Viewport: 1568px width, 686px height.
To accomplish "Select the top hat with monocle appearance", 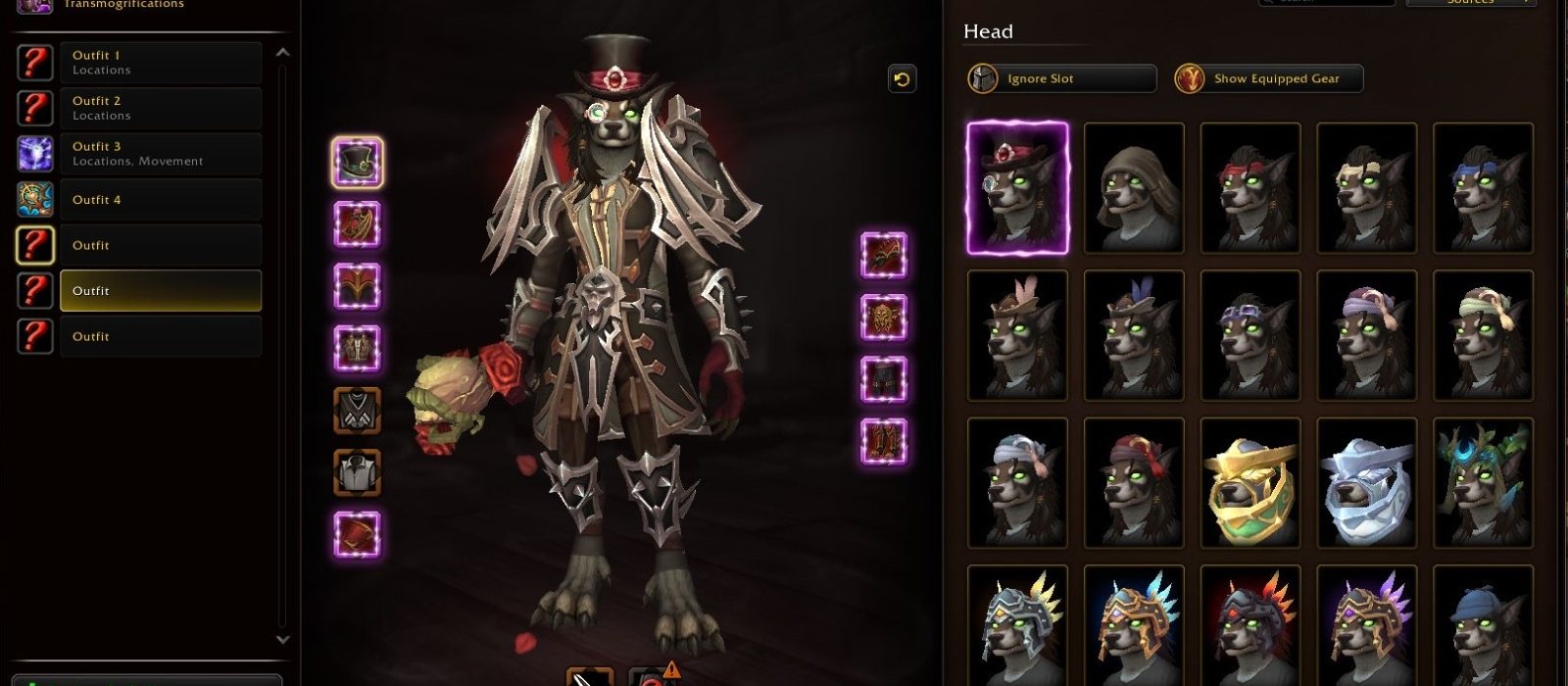I will [1017, 188].
